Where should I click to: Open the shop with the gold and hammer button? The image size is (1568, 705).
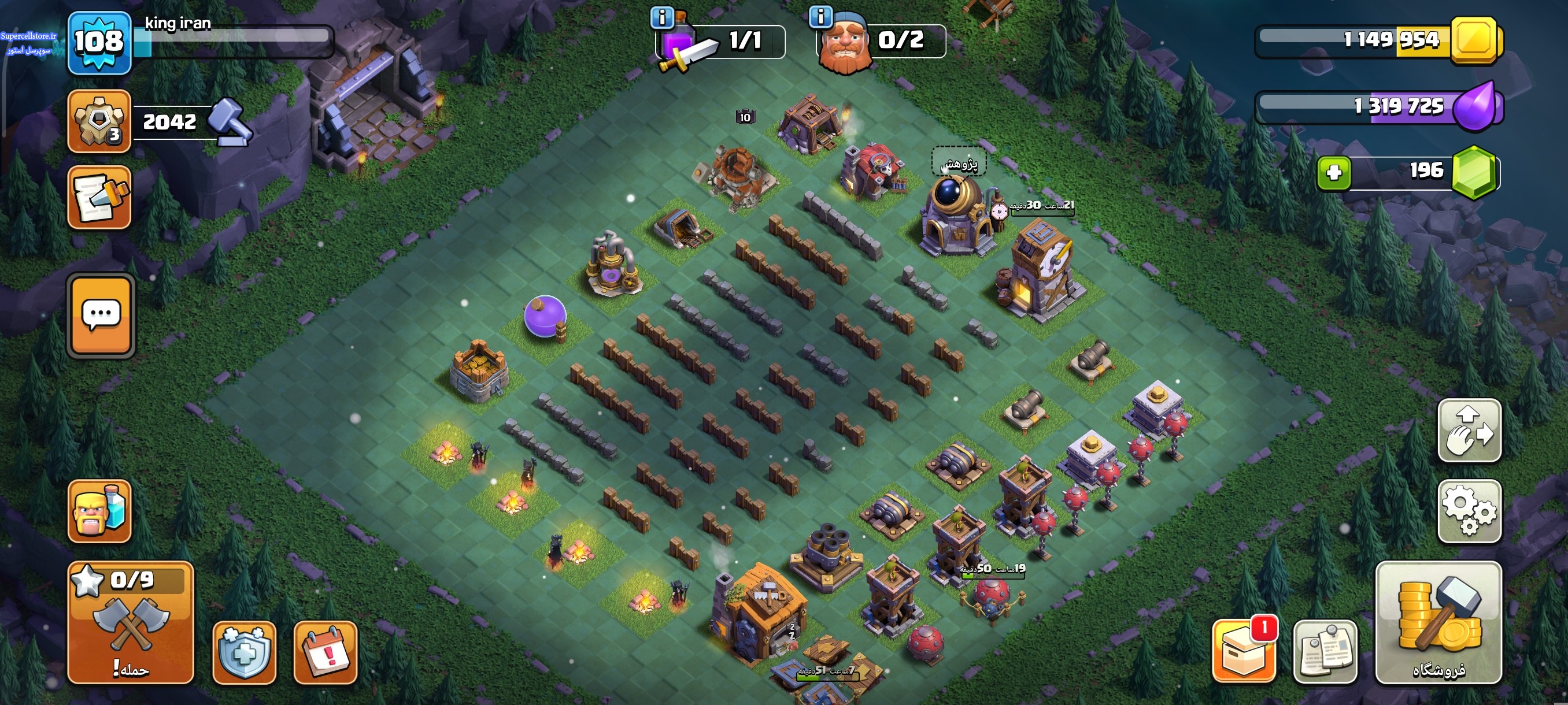pos(1438,622)
